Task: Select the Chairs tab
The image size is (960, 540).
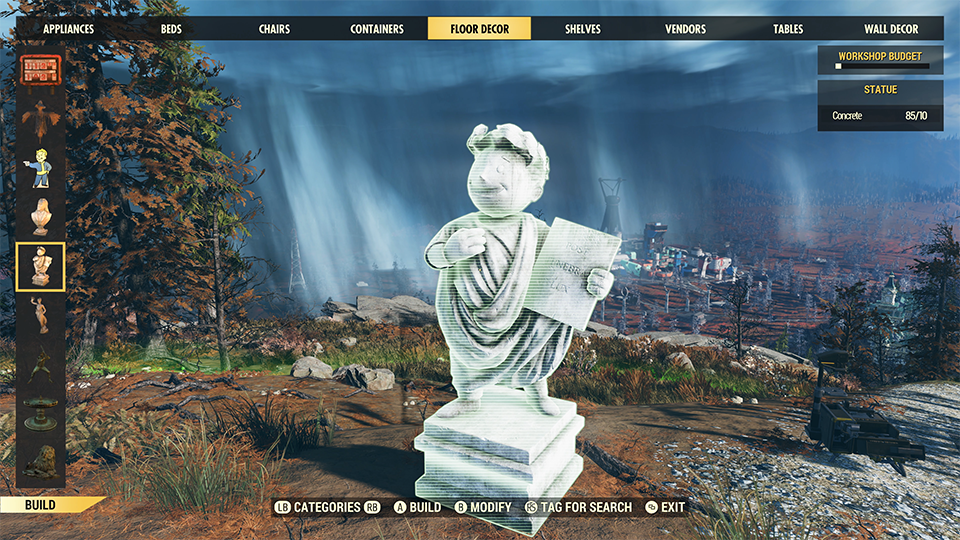Action: (274, 29)
